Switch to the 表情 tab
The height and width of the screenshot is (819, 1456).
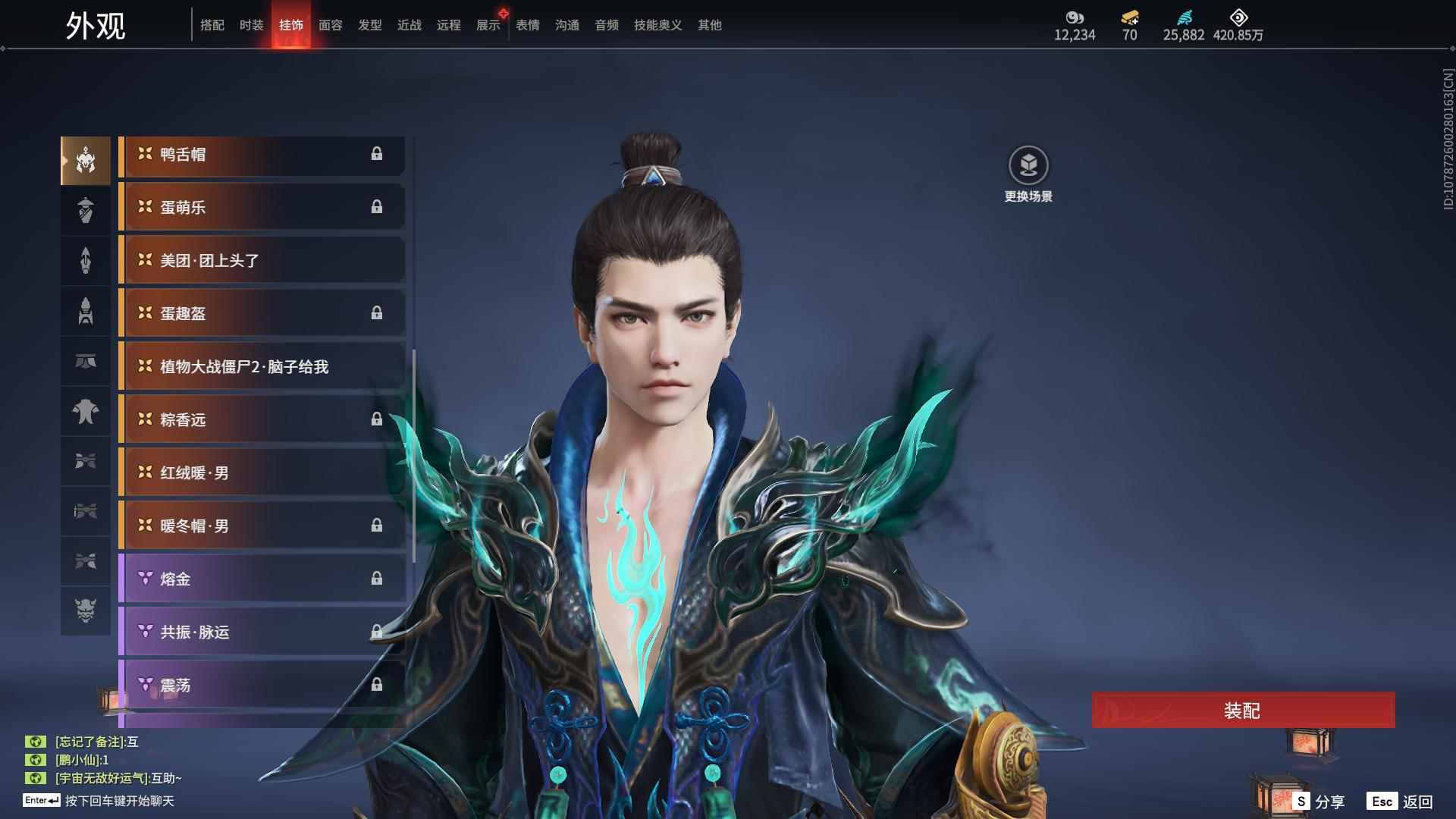[x=528, y=25]
